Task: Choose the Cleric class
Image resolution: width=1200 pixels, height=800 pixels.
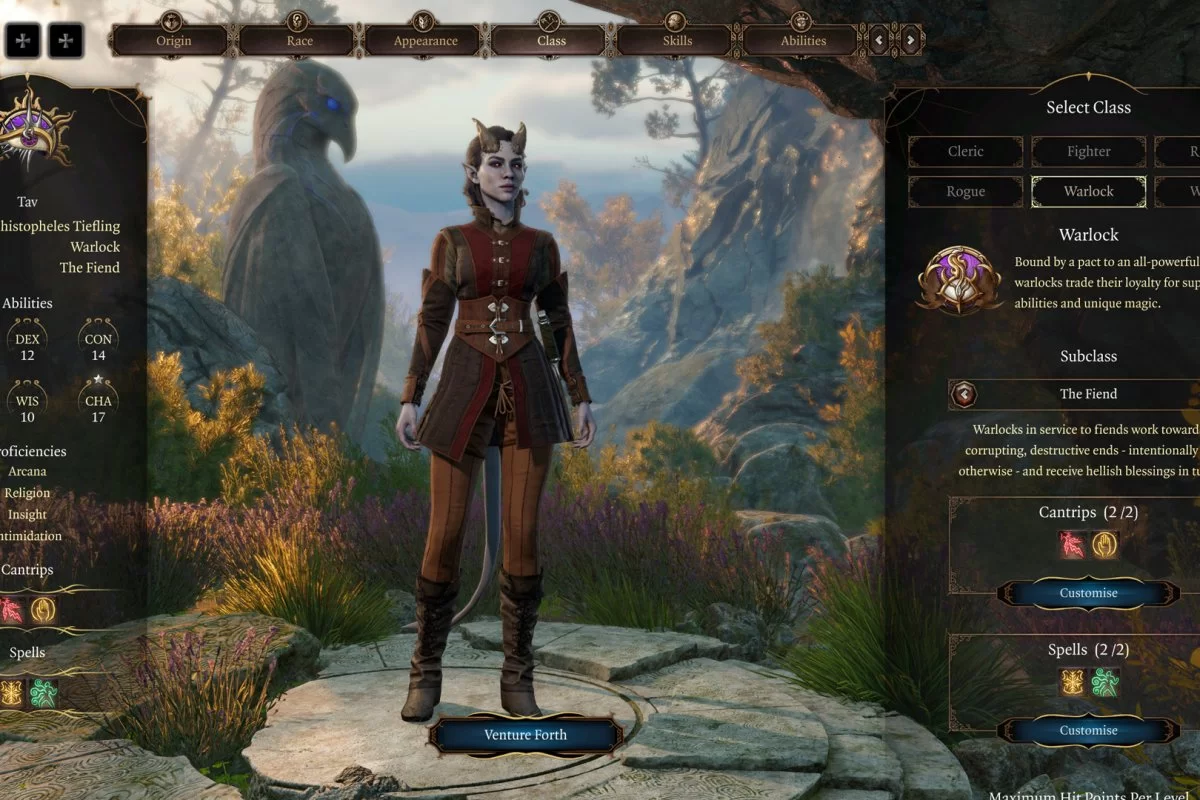Action: 965,152
